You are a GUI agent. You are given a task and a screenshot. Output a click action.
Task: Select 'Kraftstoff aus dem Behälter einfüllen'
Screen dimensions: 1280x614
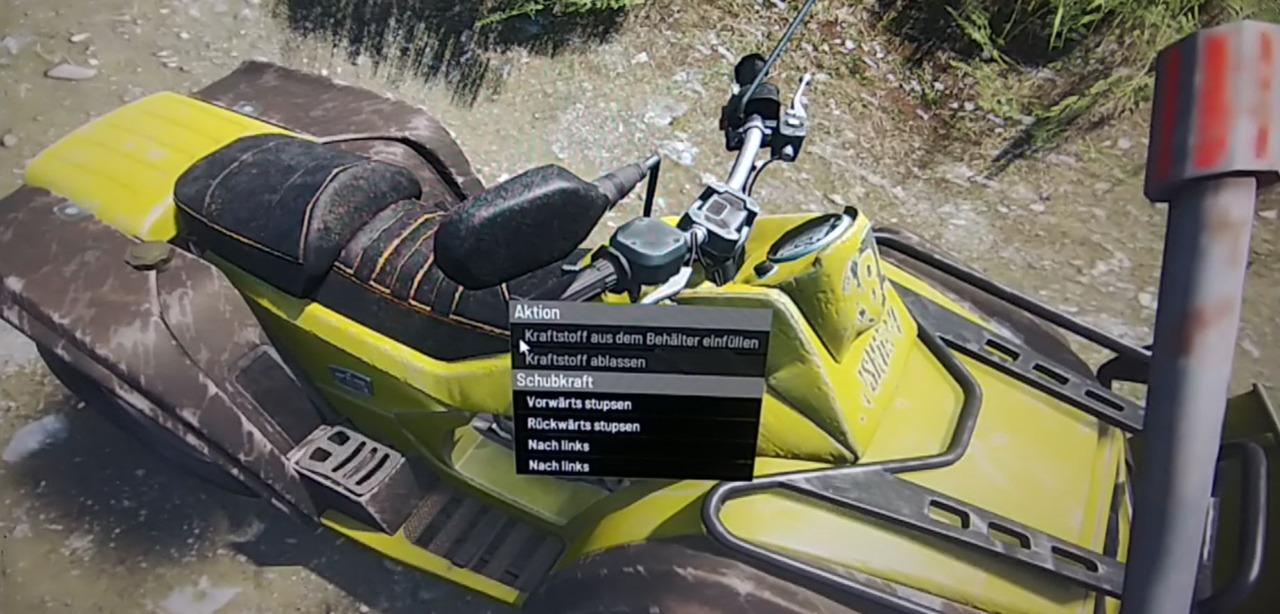[641, 340]
